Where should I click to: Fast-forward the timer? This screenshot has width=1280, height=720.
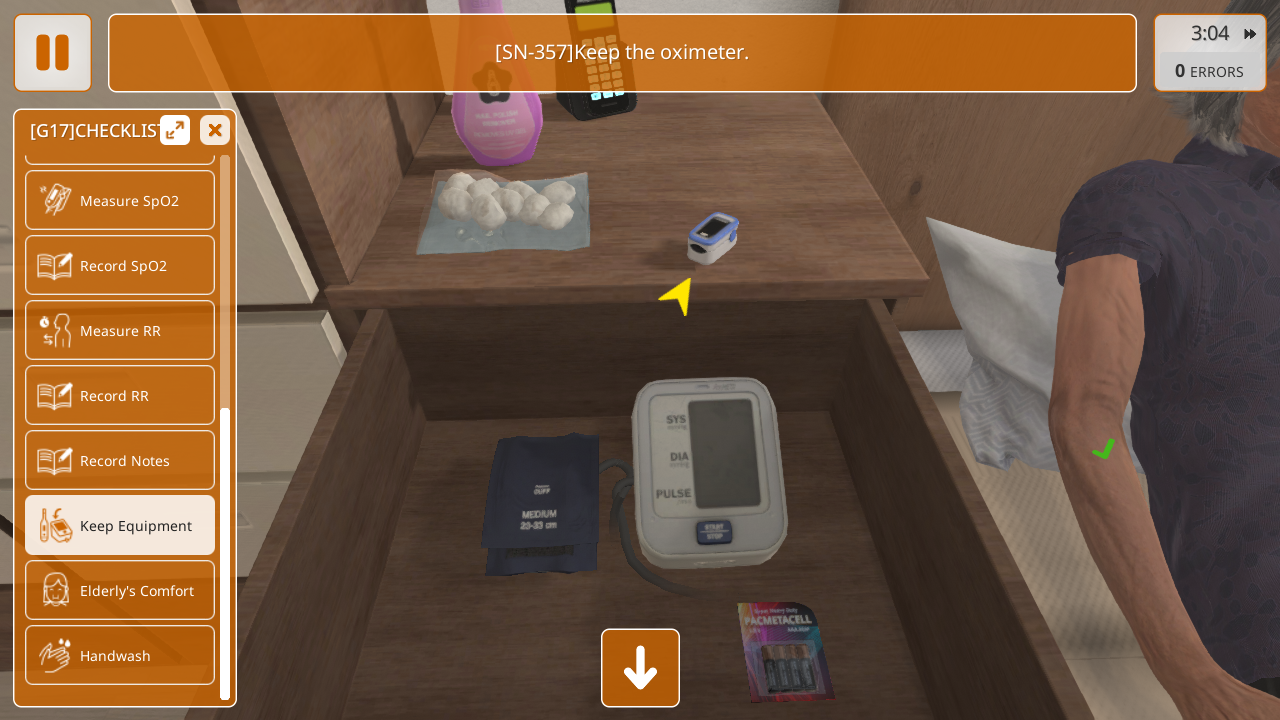coord(1250,34)
